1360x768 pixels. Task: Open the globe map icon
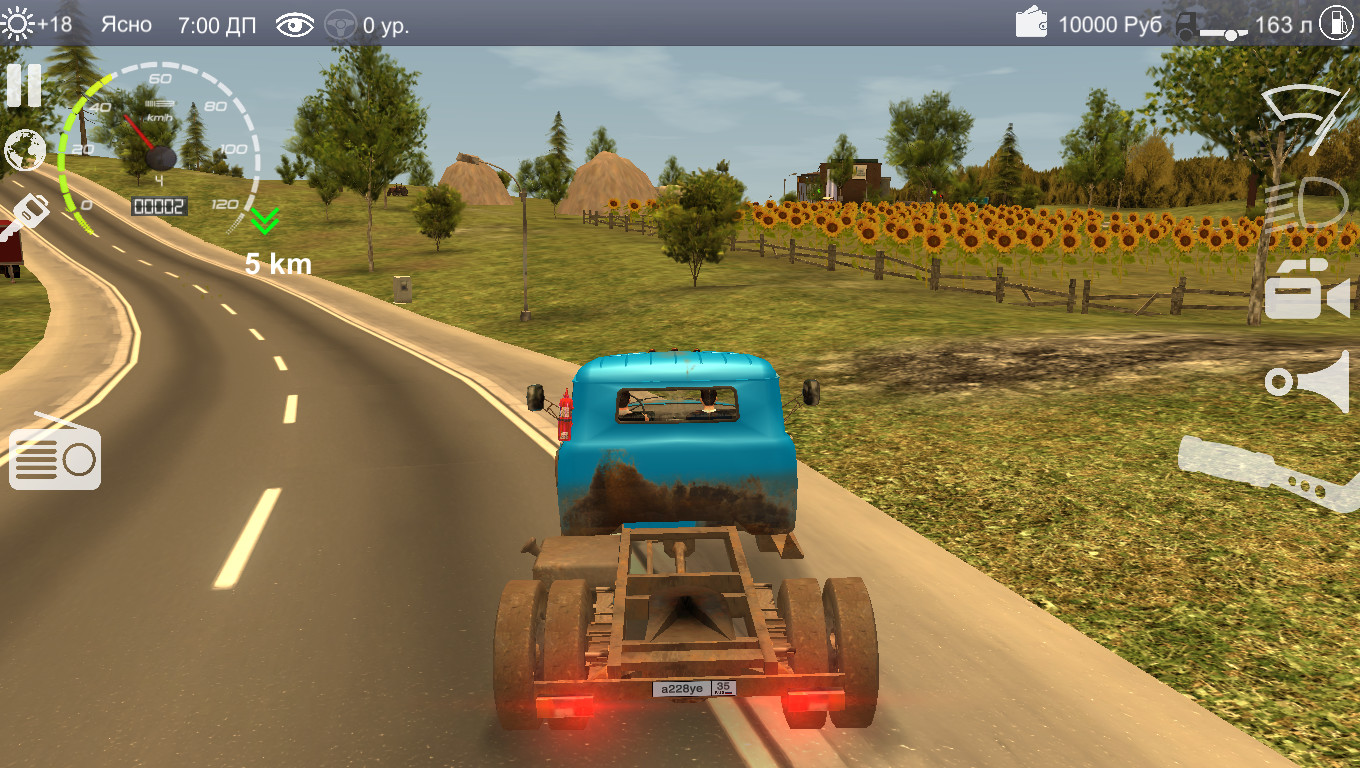[x=25, y=151]
